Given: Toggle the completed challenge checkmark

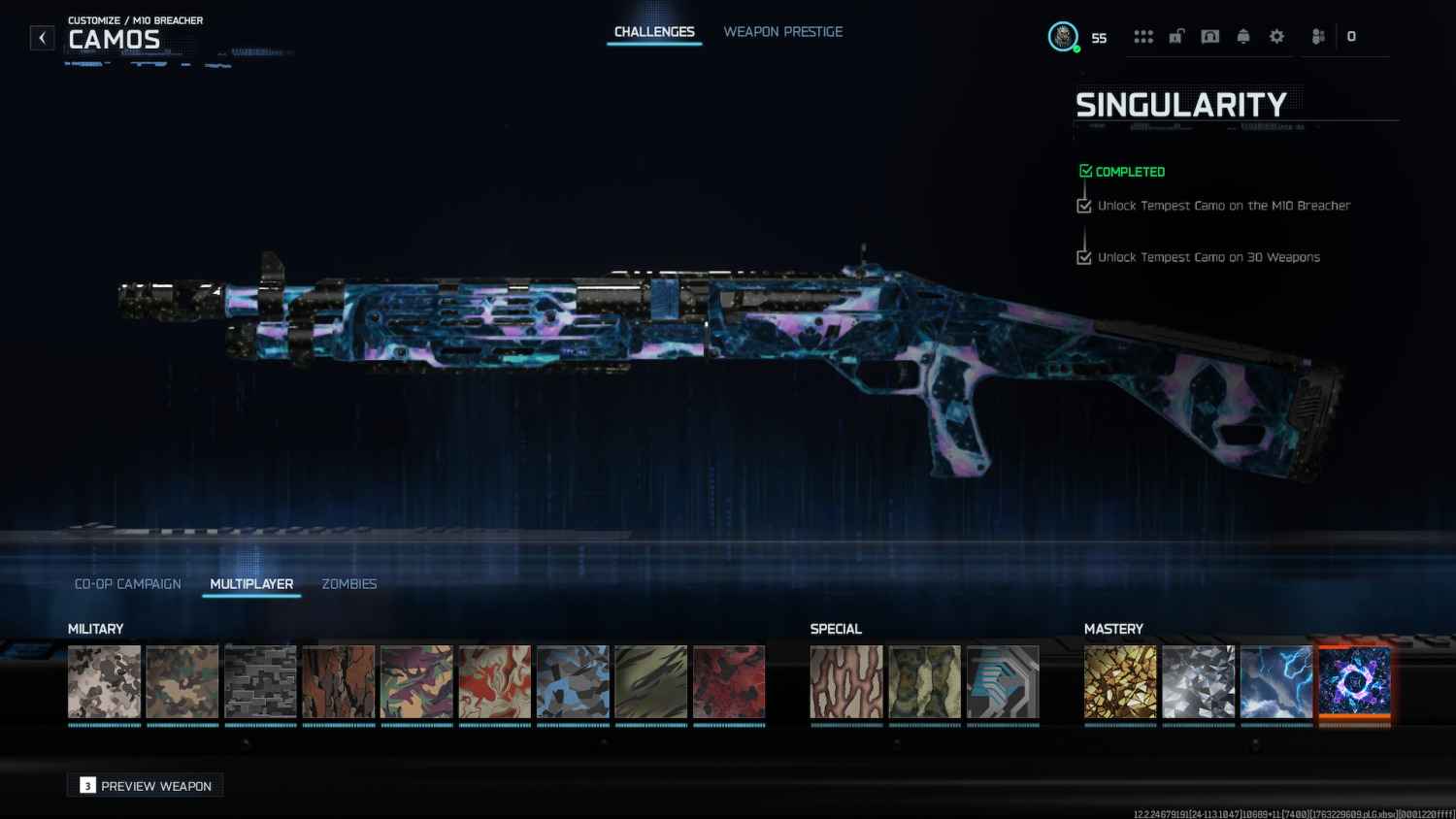Looking at the screenshot, I should pyautogui.click(x=1085, y=170).
